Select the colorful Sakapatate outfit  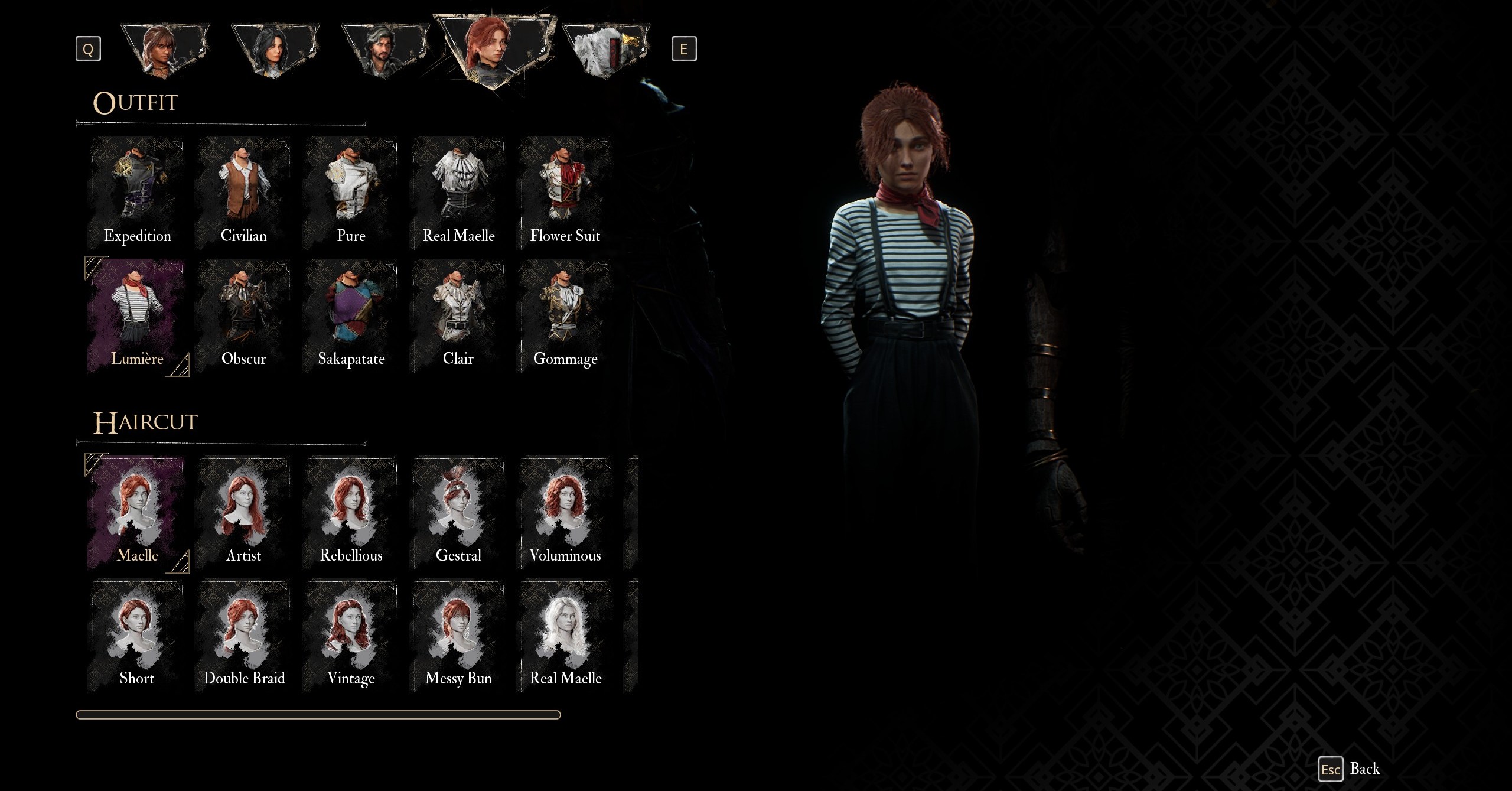(351, 317)
